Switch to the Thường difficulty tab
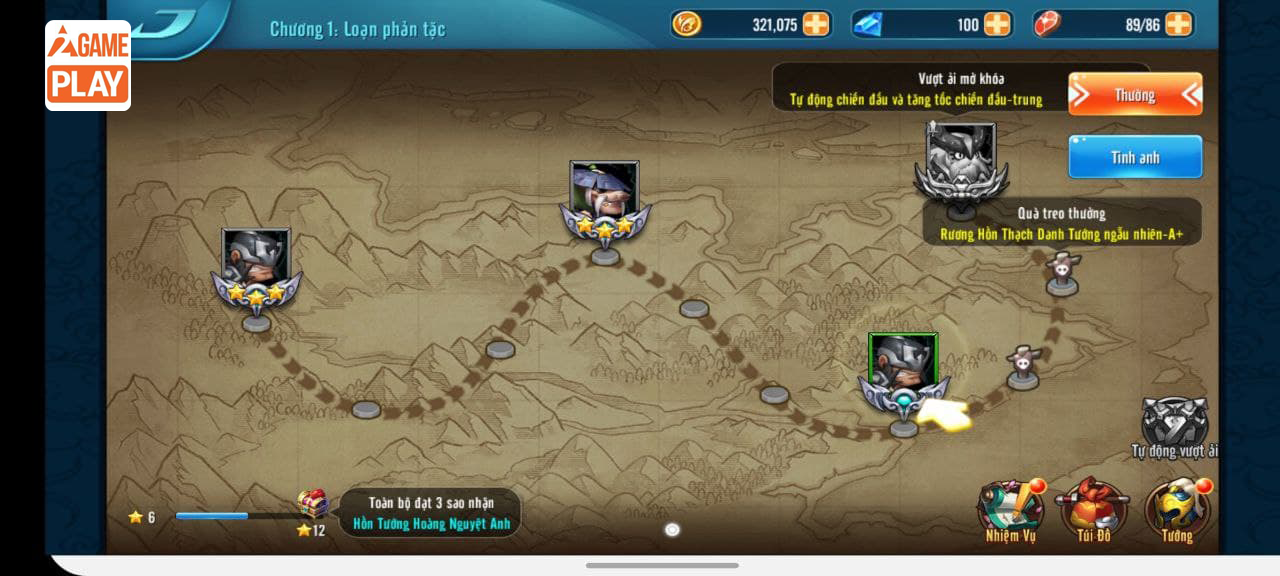Image resolution: width=1280 pixels, height=576 pixels. (1135, 95)
